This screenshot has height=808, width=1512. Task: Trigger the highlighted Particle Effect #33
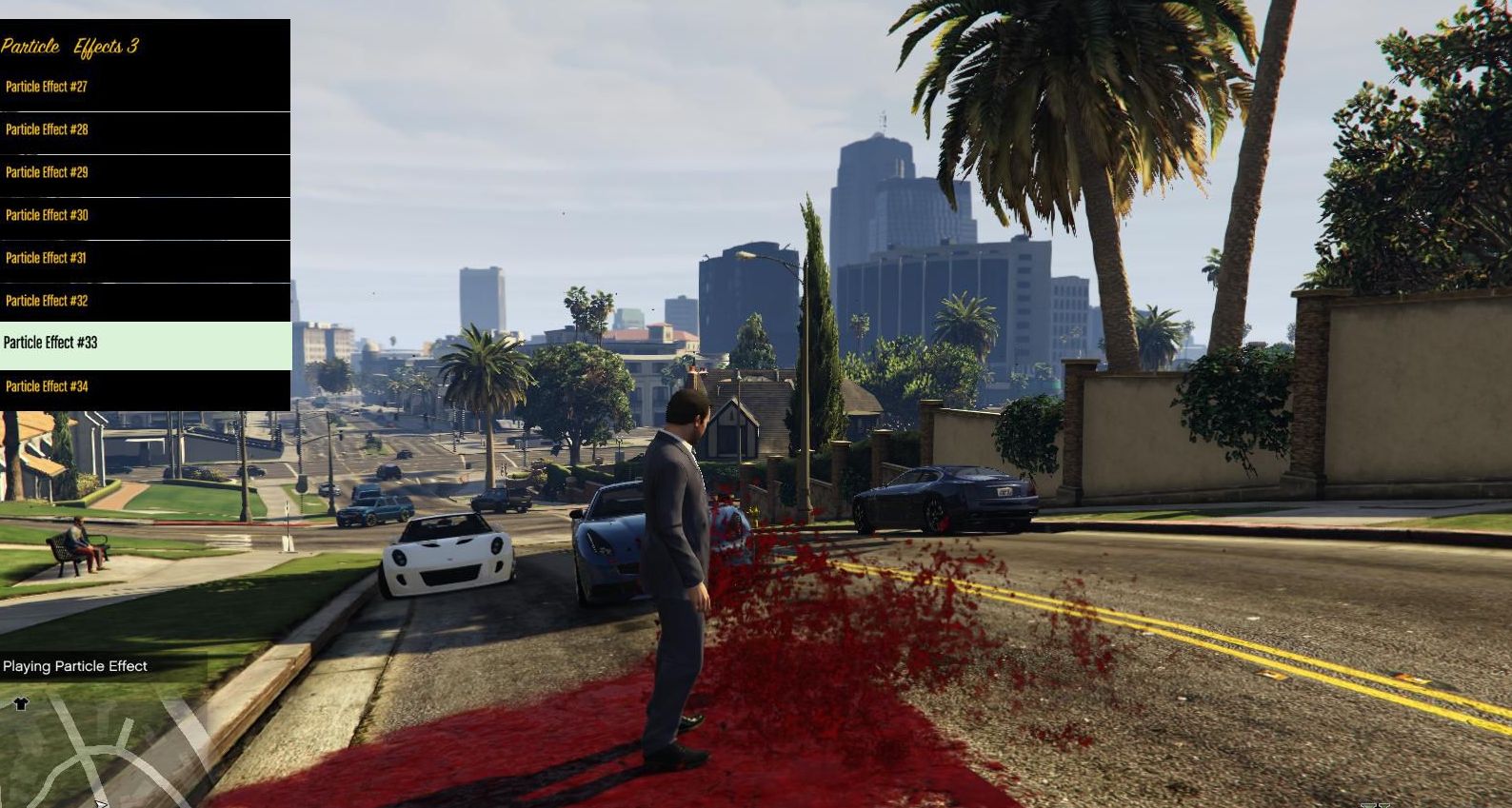pos(143,344)
